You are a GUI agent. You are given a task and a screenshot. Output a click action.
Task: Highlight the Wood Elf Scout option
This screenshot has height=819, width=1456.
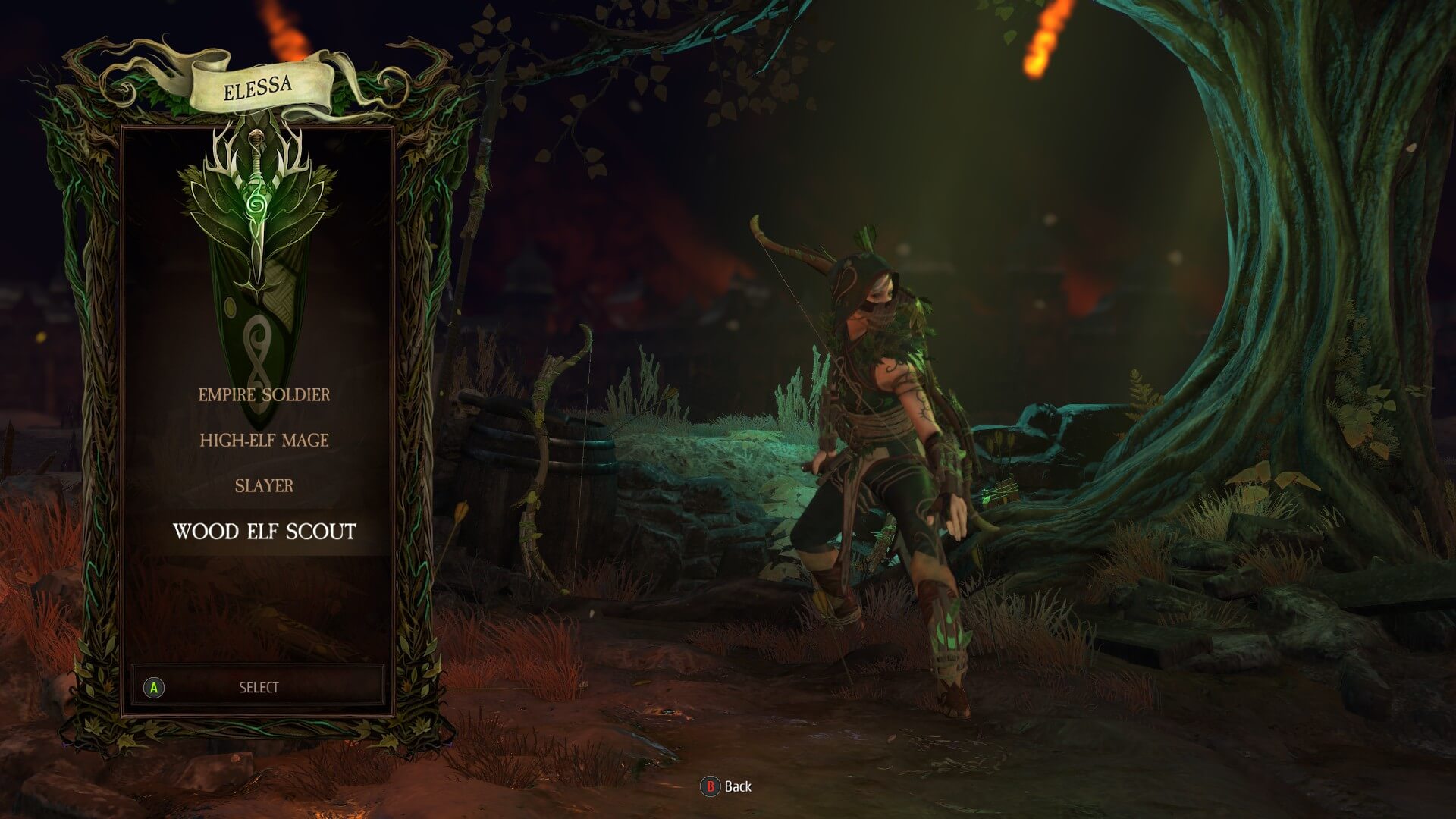[264, 532]
